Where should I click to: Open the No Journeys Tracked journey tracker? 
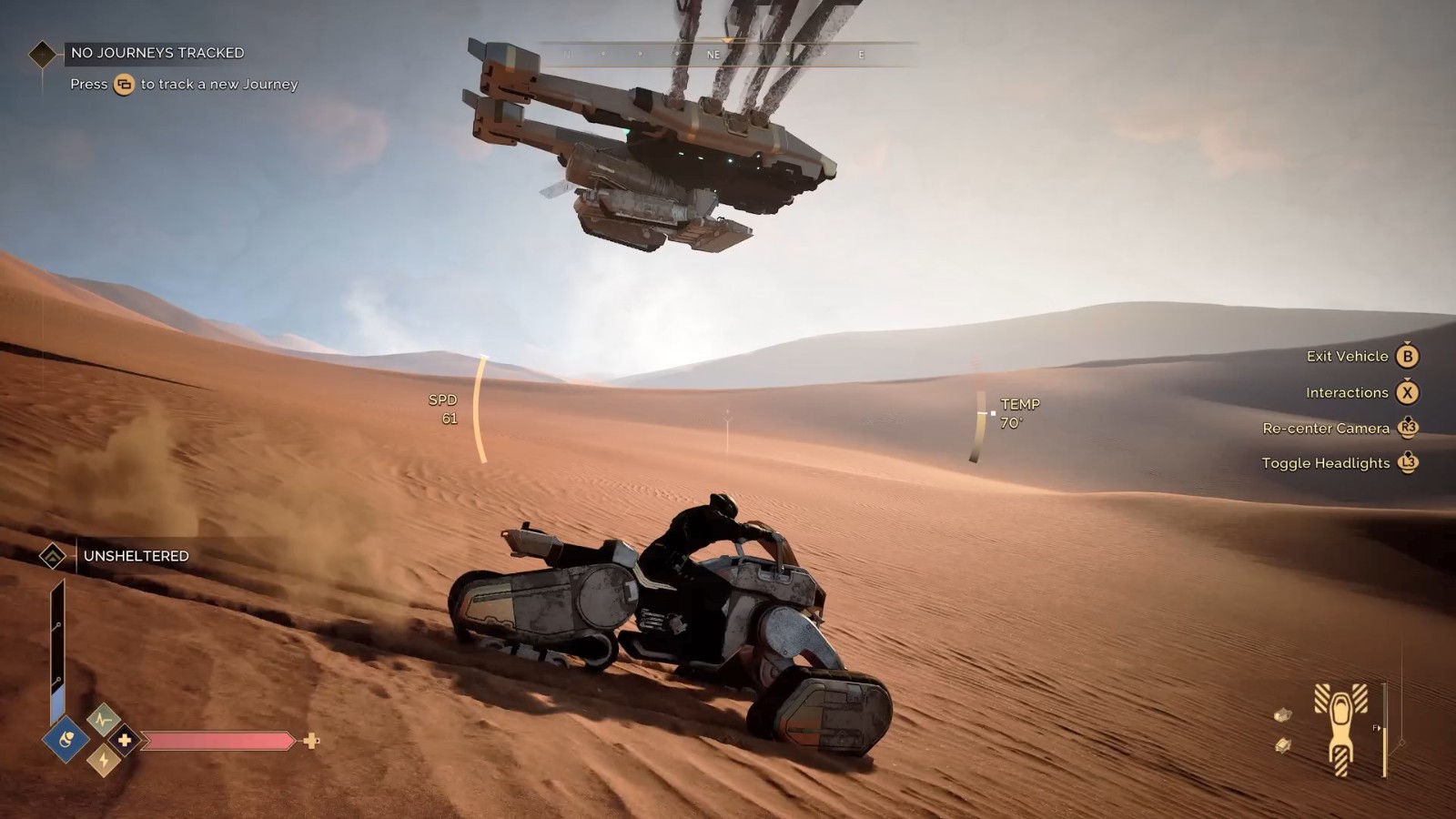click(x=157, y=53)
